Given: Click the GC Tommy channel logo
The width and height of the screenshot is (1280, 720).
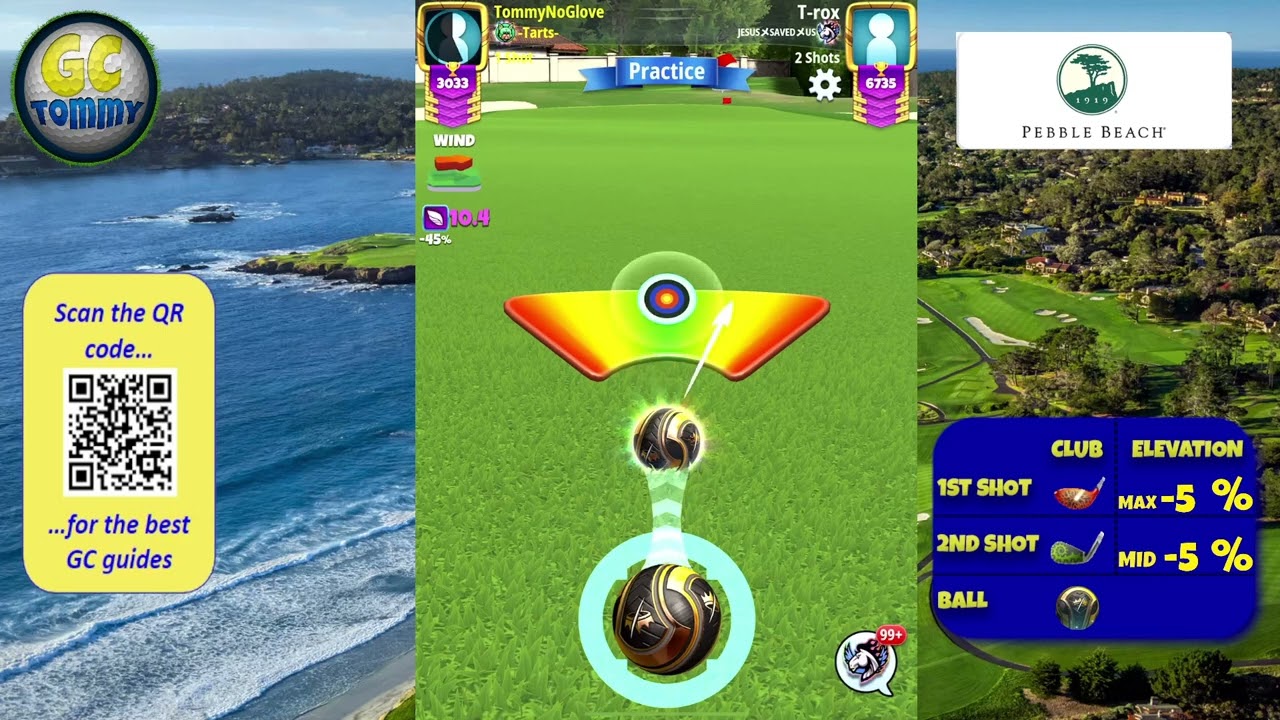Looking at the screenshot, I should click(85, 87).
